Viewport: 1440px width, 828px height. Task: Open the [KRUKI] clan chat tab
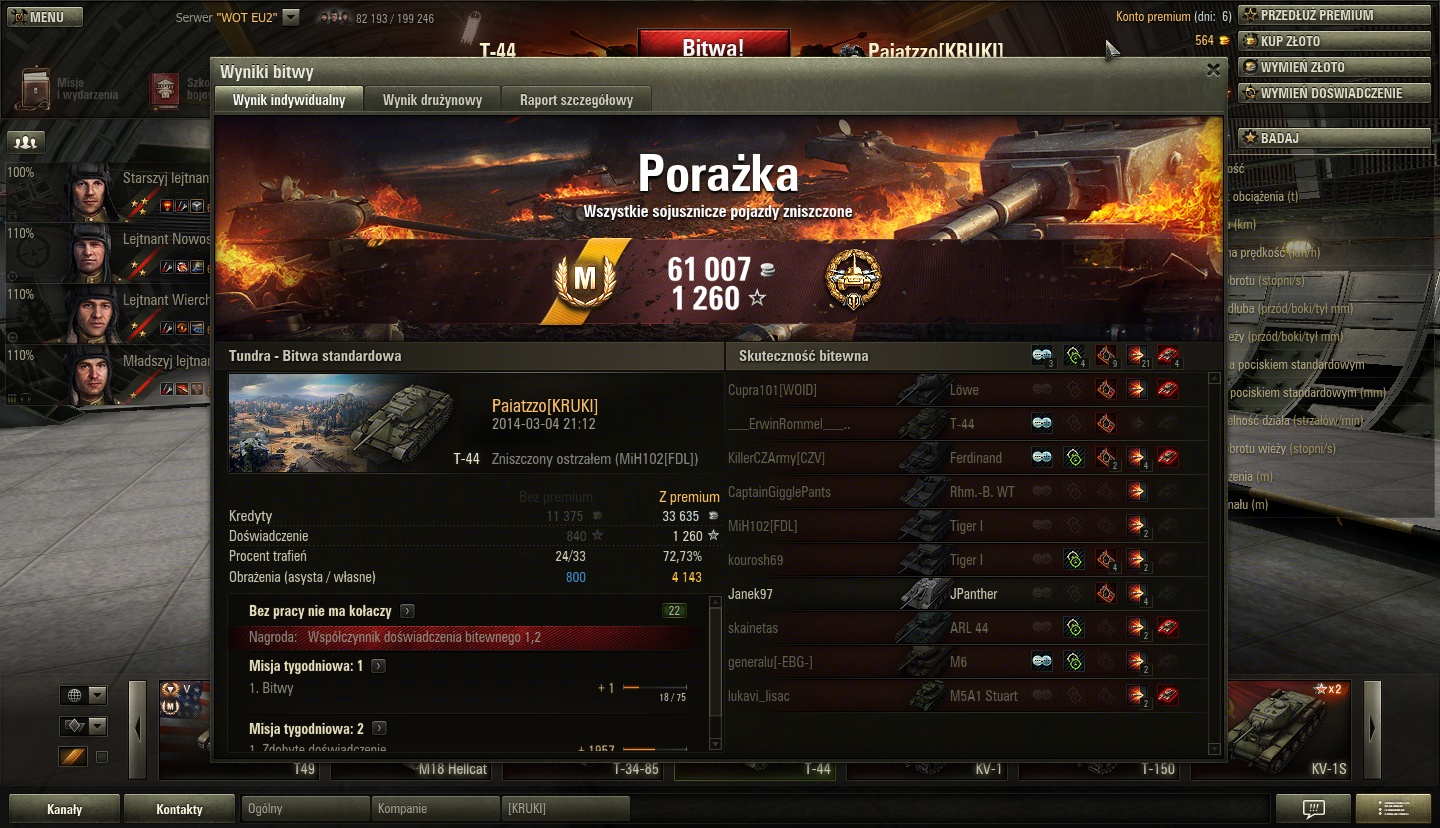[565, 809]
